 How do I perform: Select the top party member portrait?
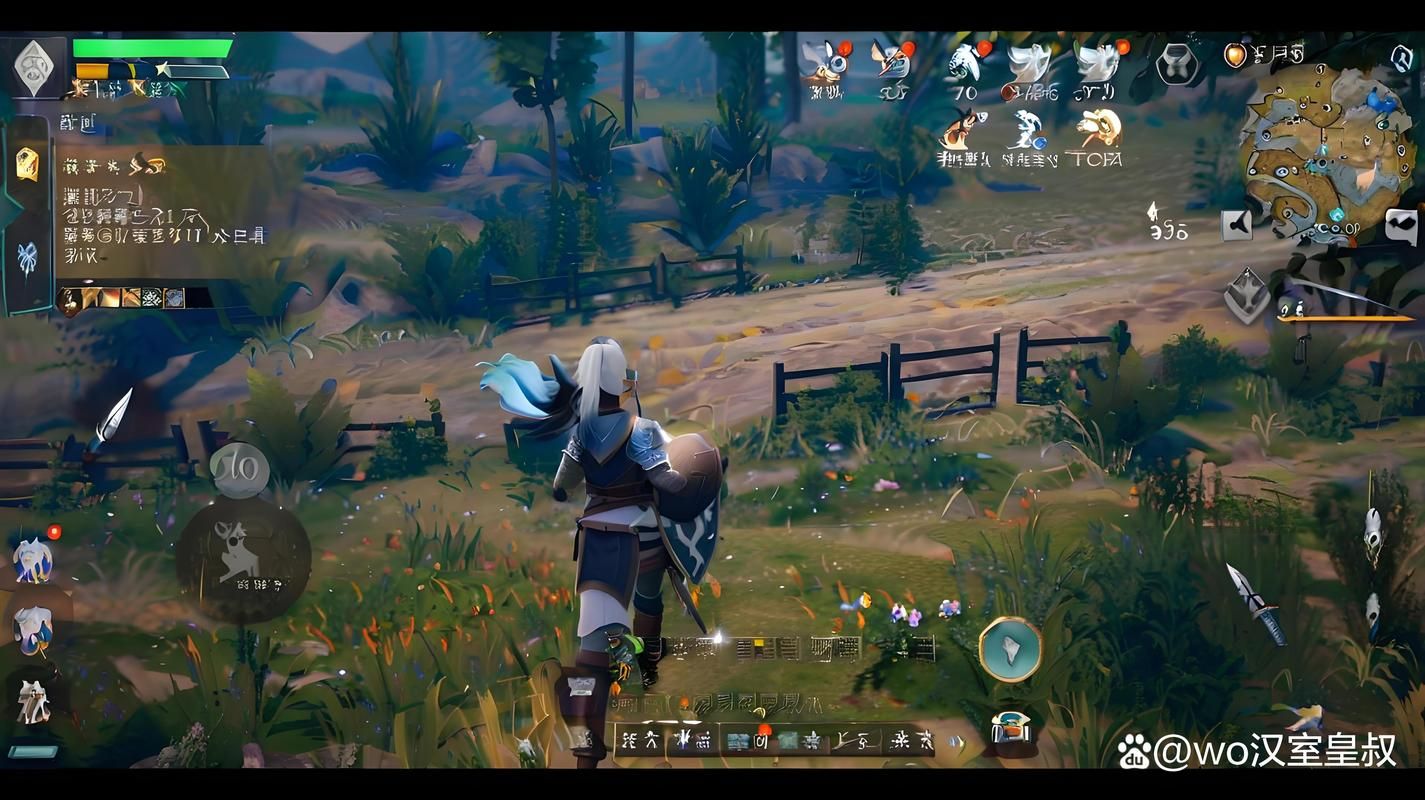click(33, 558)
